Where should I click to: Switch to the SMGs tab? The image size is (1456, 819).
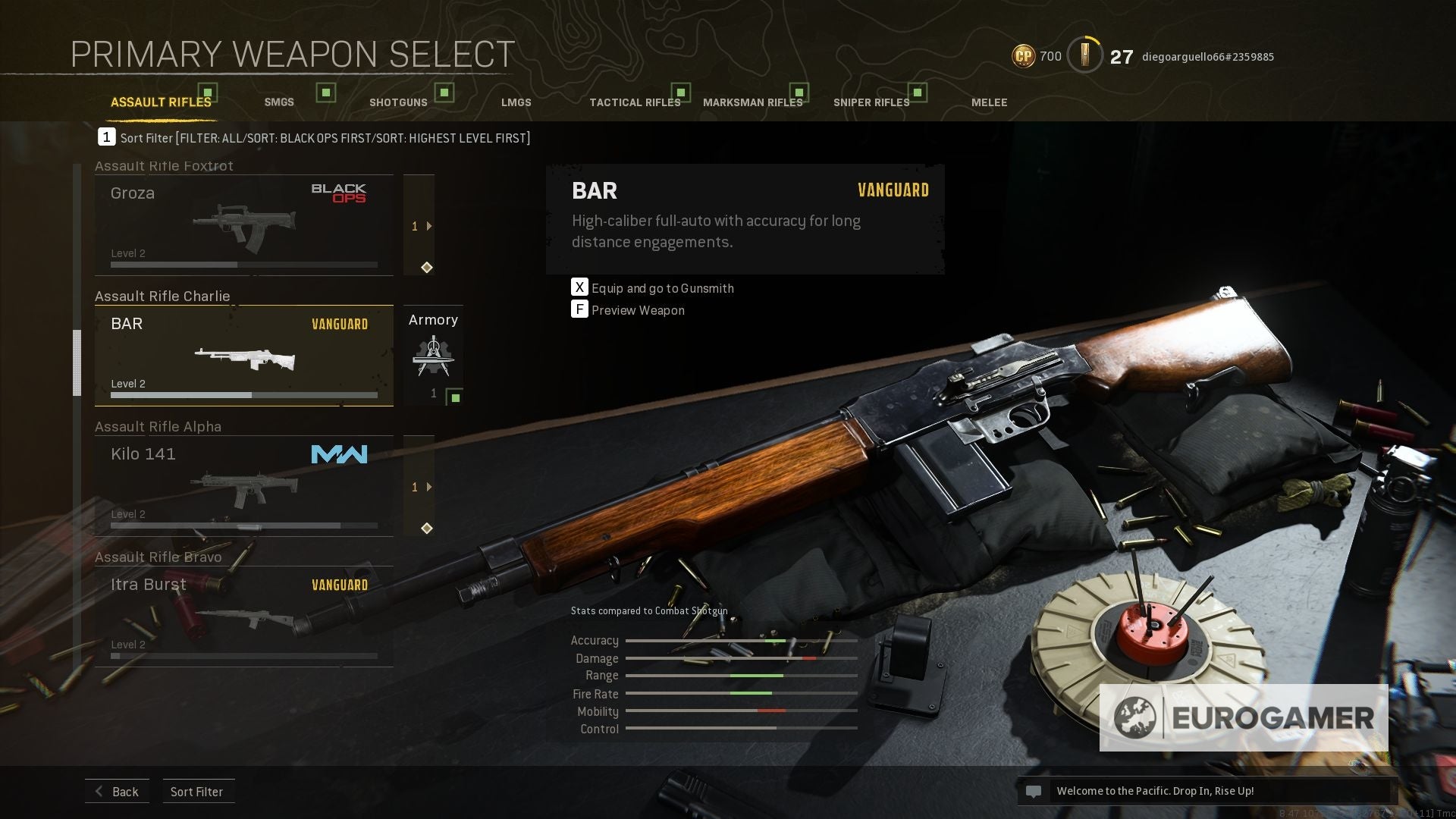click(278, 102)
